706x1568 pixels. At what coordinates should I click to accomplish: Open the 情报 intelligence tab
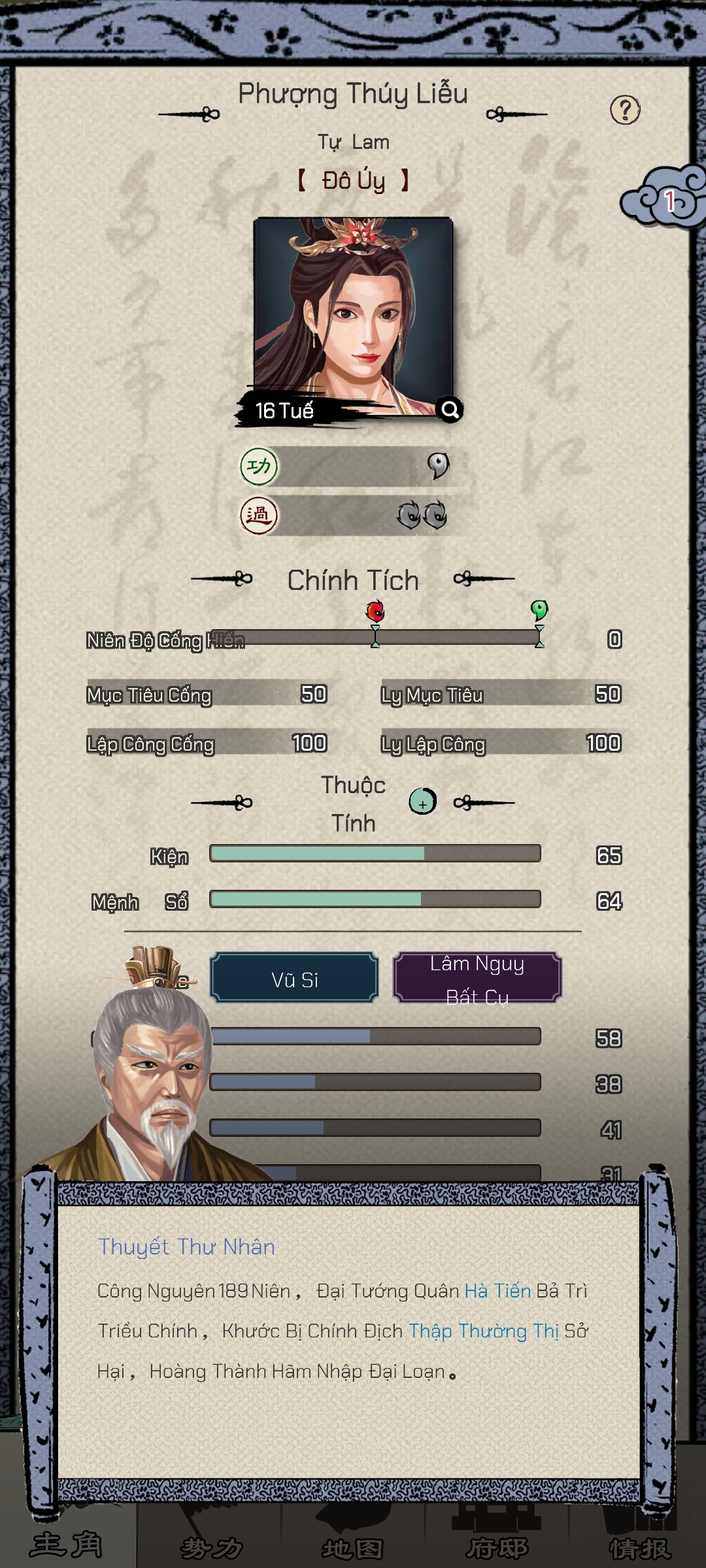639,1546
